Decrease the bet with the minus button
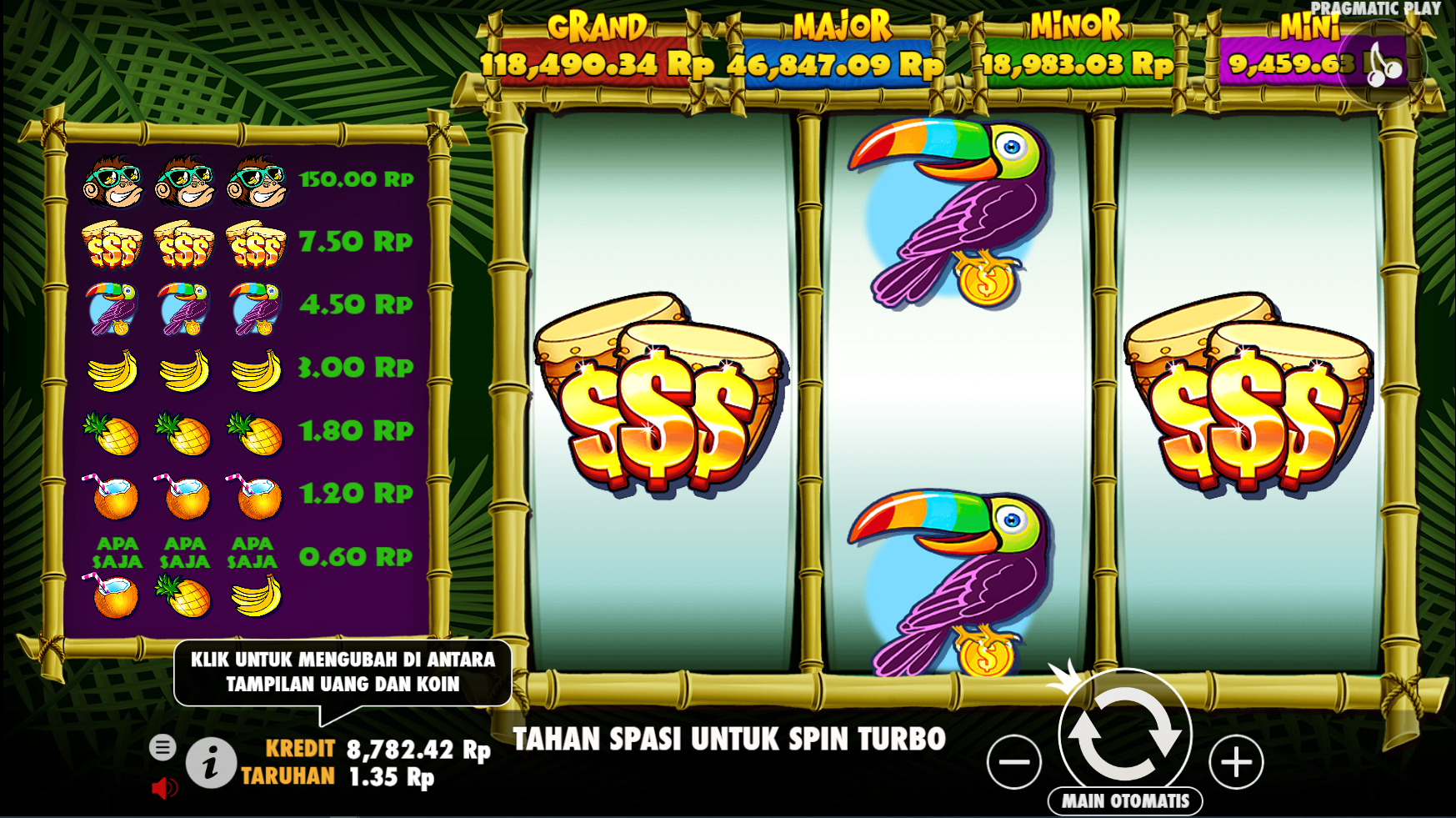Screen dimensions: 1456x818 click(1013, 761)
